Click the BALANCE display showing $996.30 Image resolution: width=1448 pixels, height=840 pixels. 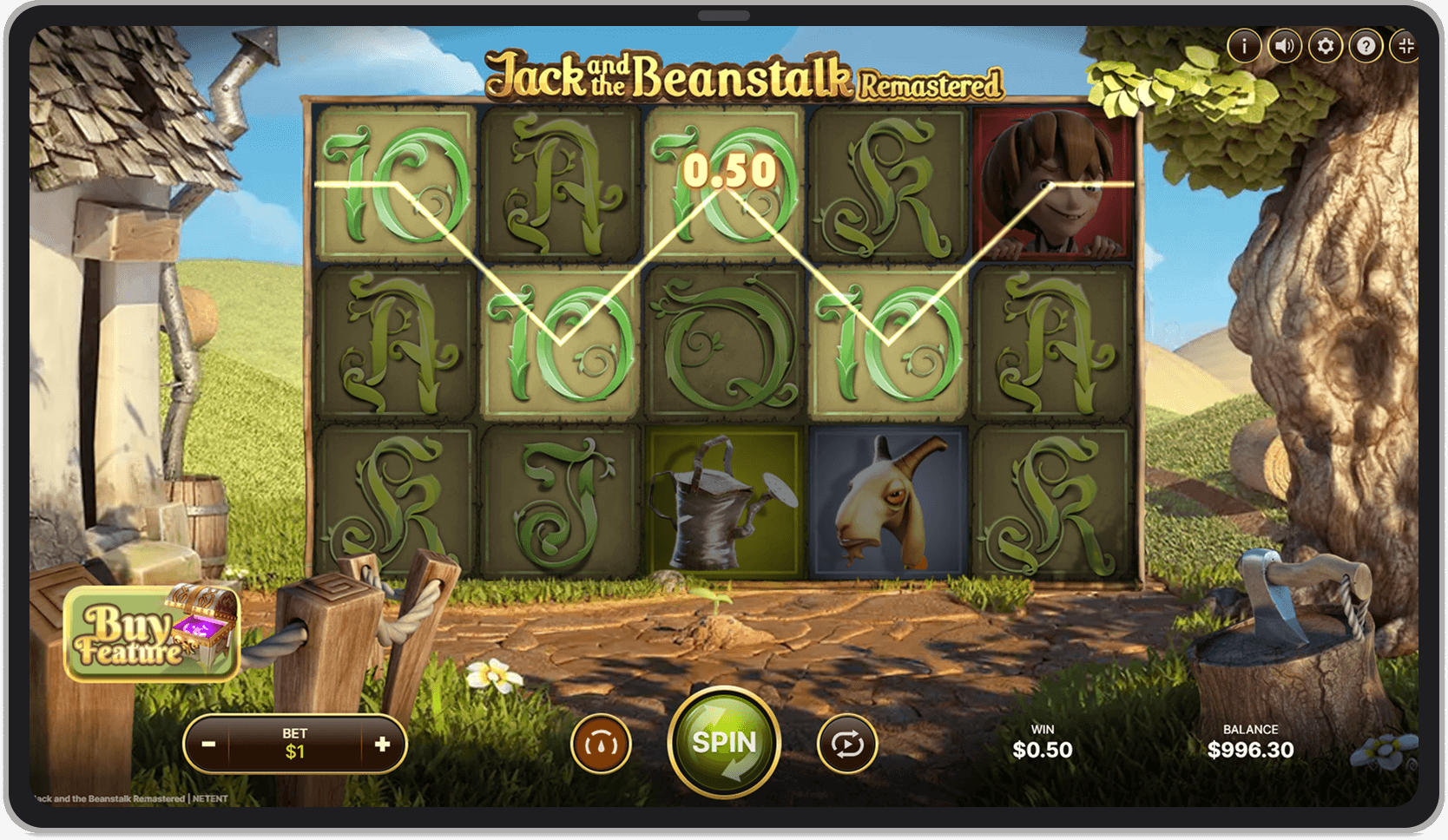click(1251, 748)
